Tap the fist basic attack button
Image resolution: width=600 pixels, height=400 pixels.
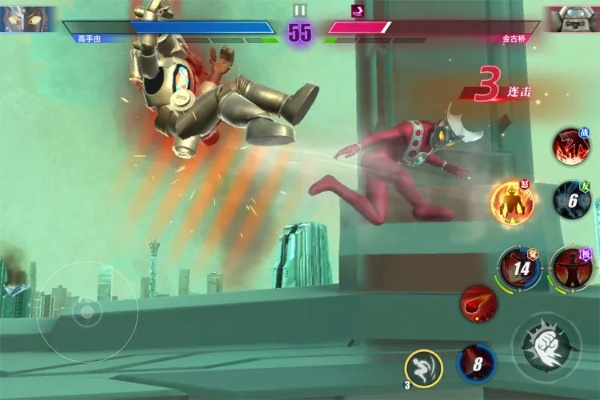pos(546,347)
